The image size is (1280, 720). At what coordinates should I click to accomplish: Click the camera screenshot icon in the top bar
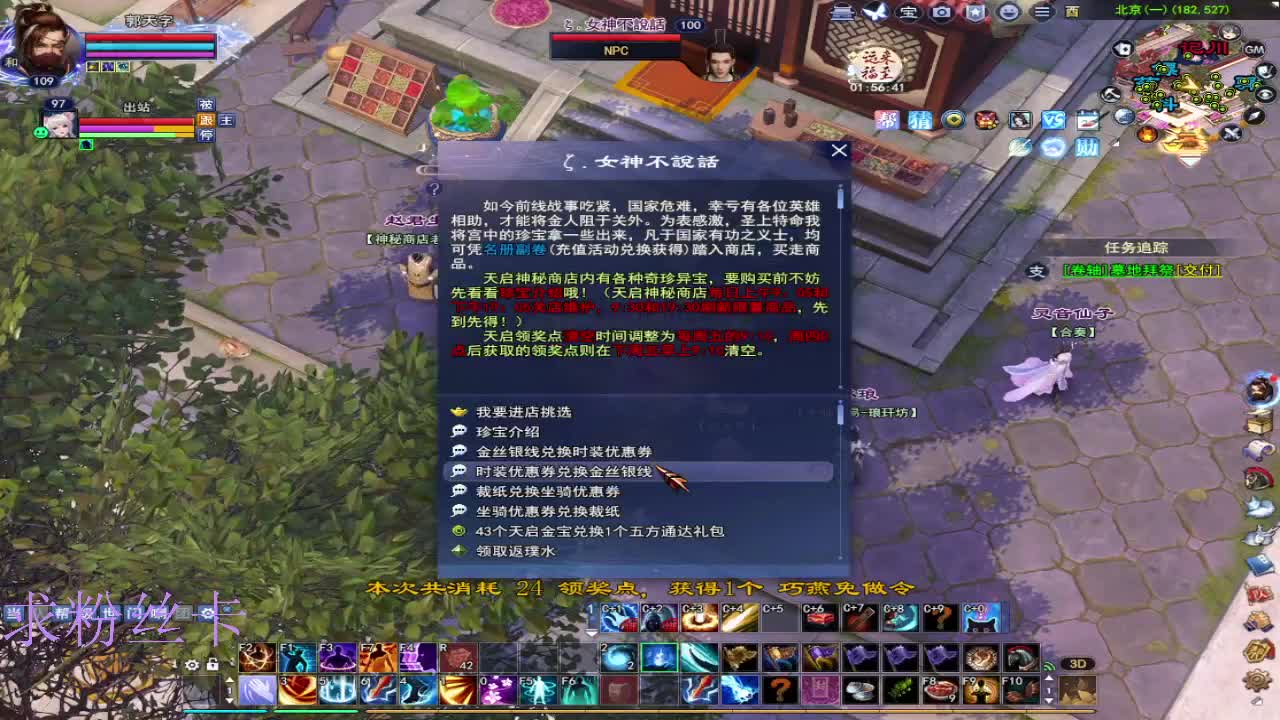pyautogui.click(x=940, y=13)
